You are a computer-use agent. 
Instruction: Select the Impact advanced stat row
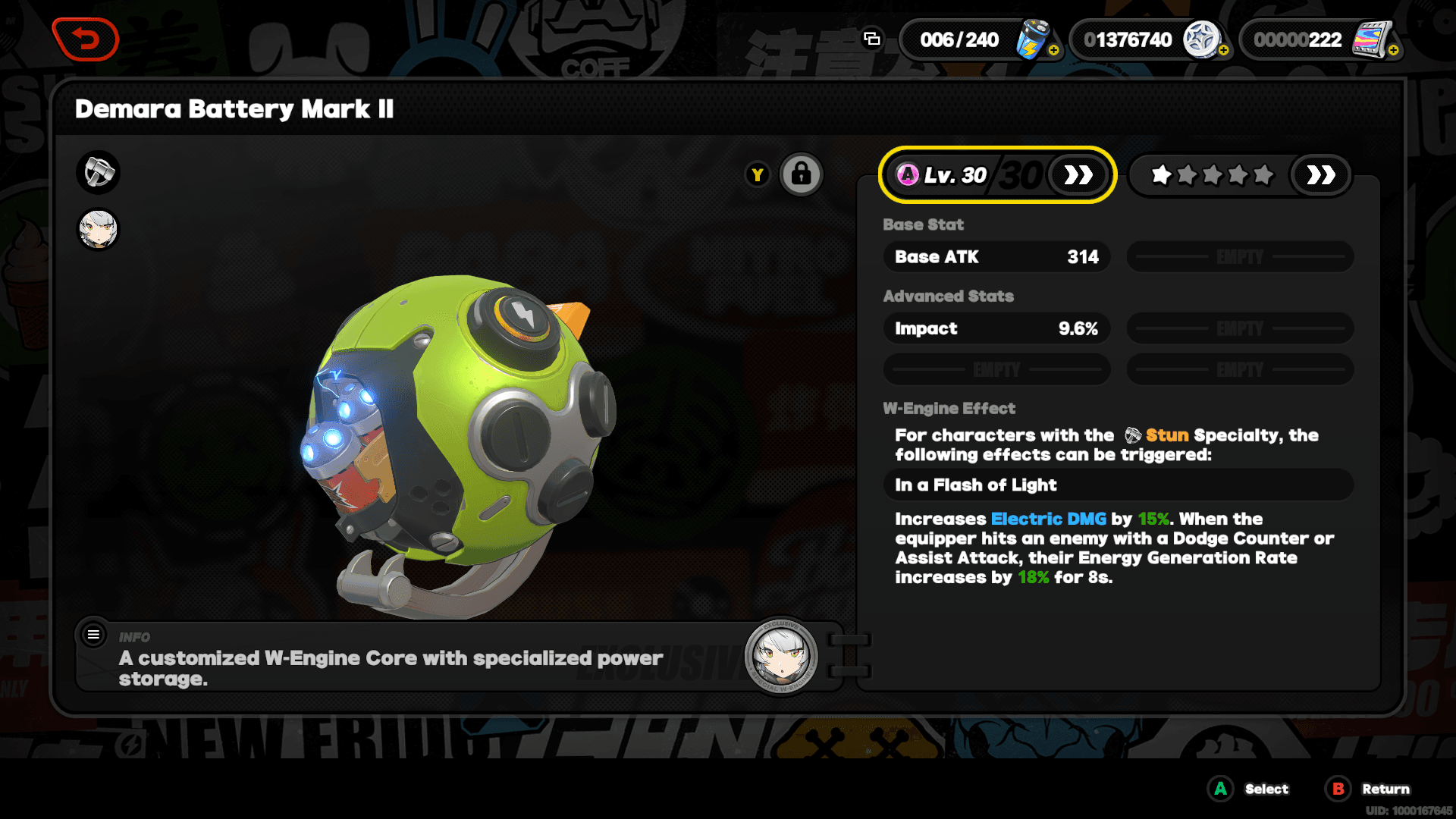point(996,328)
